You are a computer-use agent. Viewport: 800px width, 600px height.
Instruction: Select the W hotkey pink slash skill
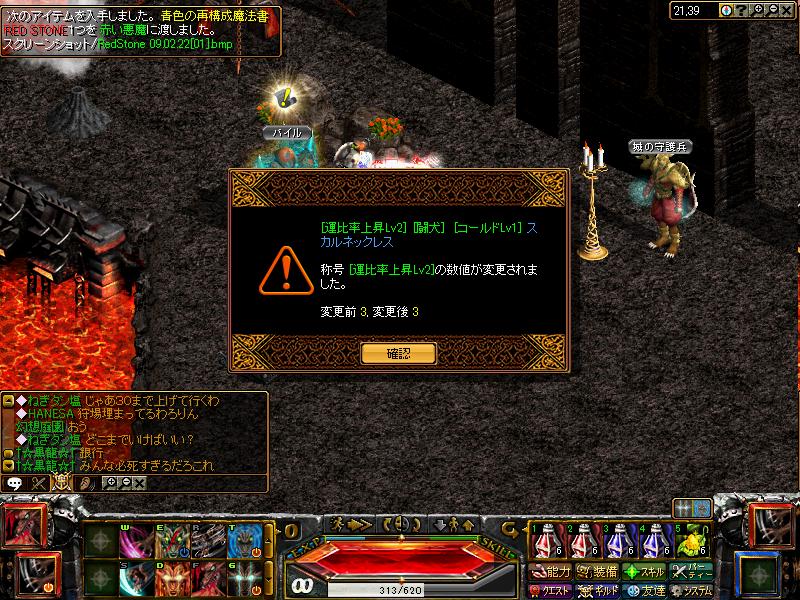pos(134,541)
